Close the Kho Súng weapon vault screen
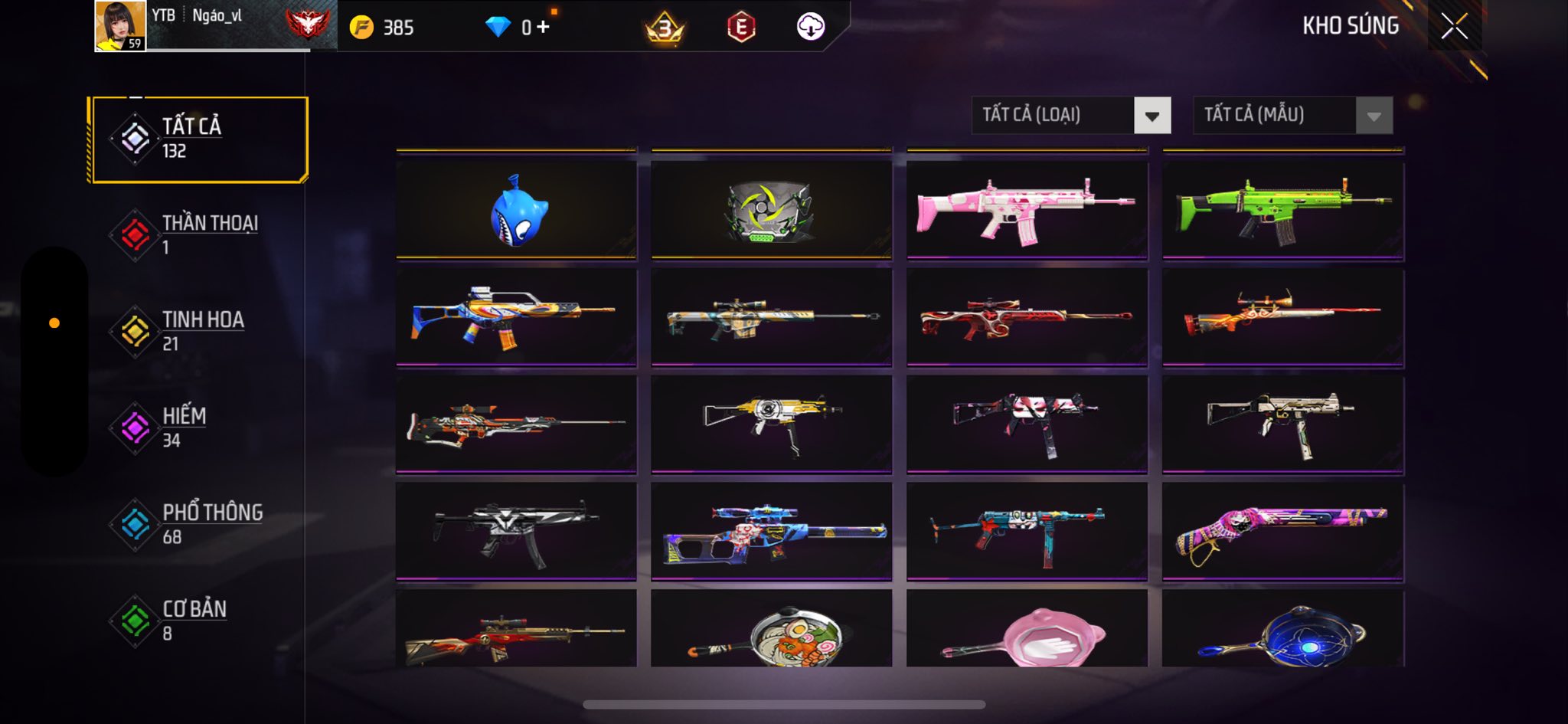Screen dimensions: 1568x724 (x=1454, y=27)
